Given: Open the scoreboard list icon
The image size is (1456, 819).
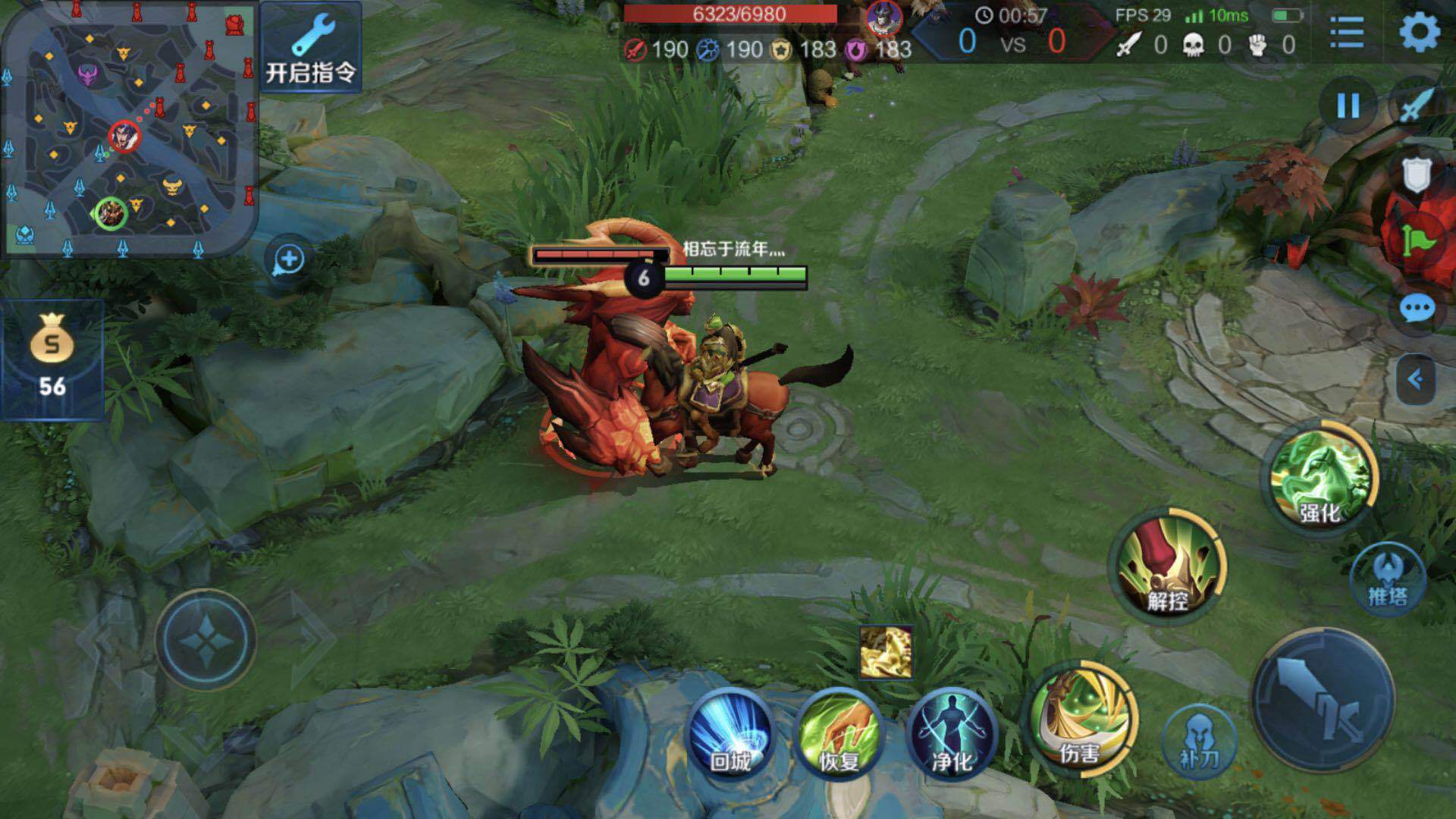Looking at the screenshot, I should click(1347, 33).
